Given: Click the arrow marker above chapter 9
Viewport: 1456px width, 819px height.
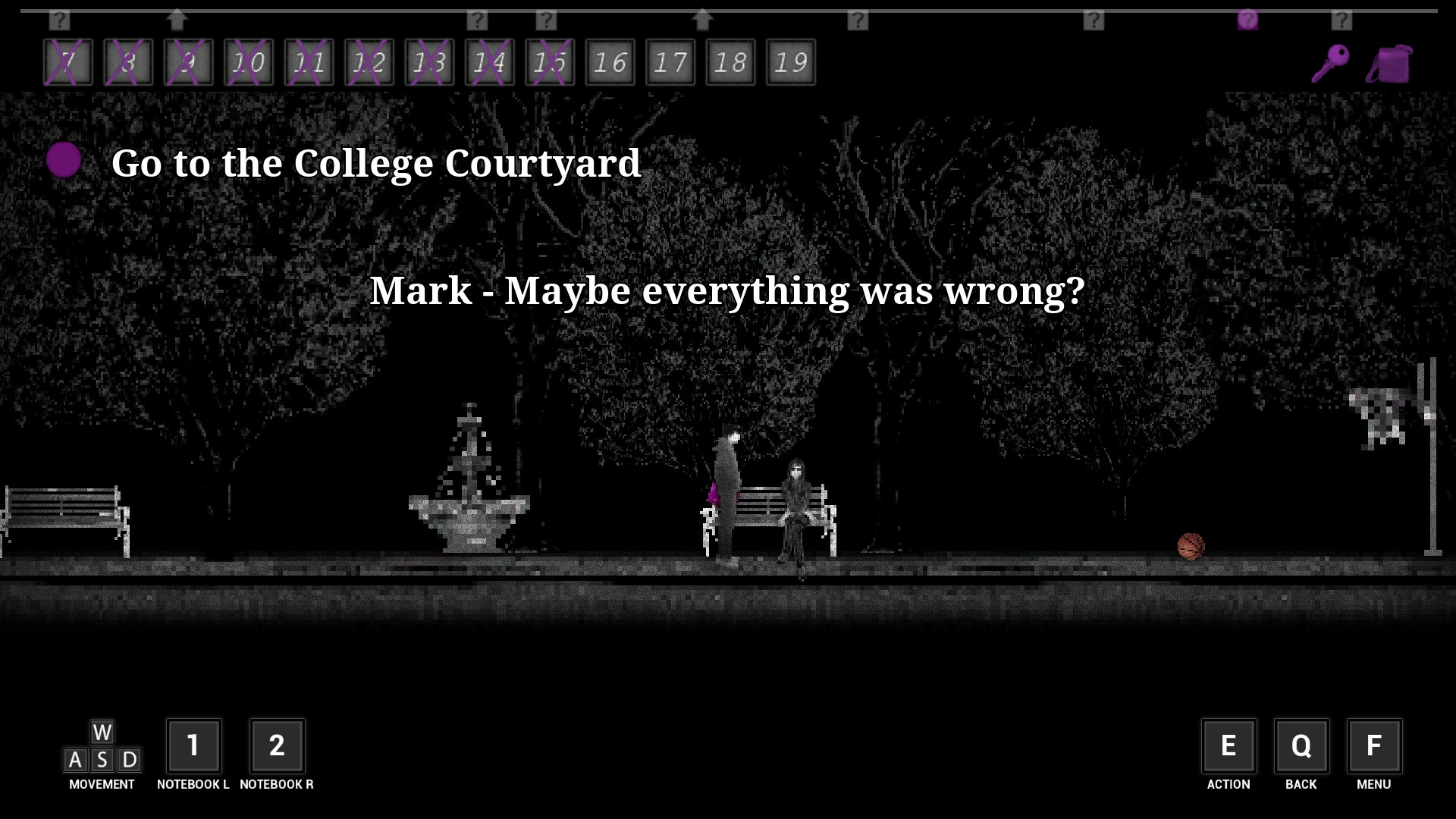Looking at the screenshot, I should (177, 20).
